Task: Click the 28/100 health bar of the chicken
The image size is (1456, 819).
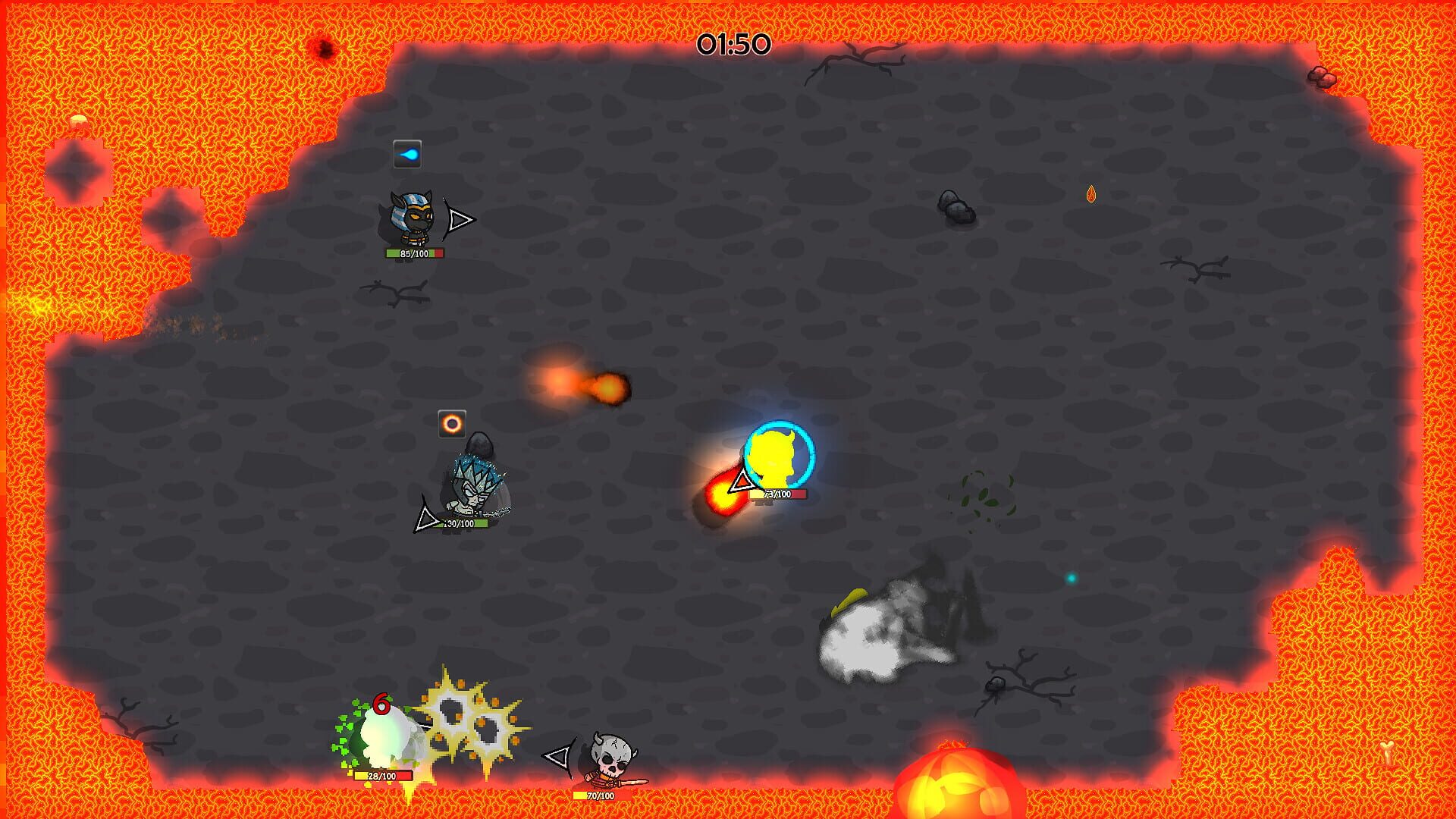Action: click(x=383, y=777)
